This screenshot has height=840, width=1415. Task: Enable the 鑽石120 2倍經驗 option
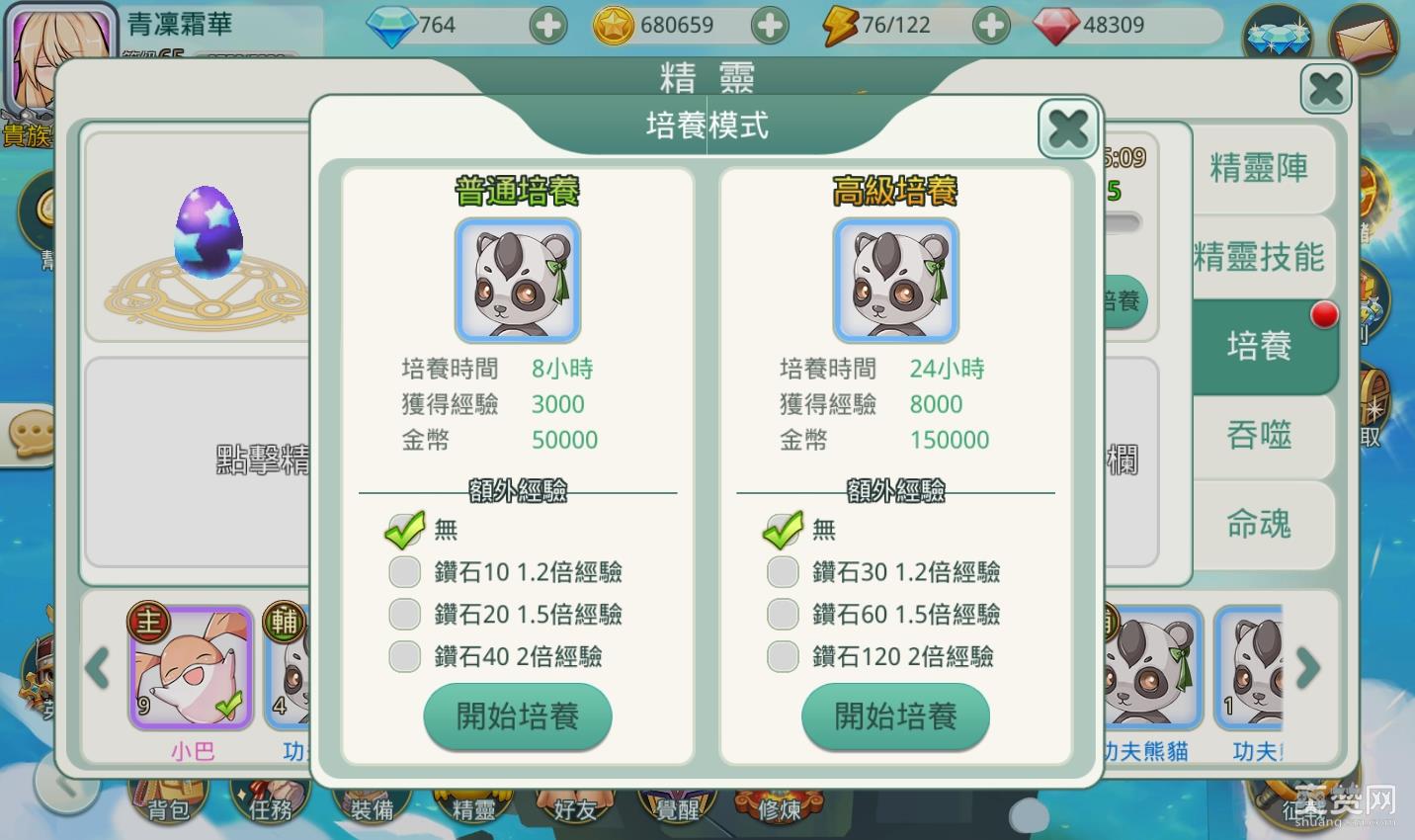point(783,656)
